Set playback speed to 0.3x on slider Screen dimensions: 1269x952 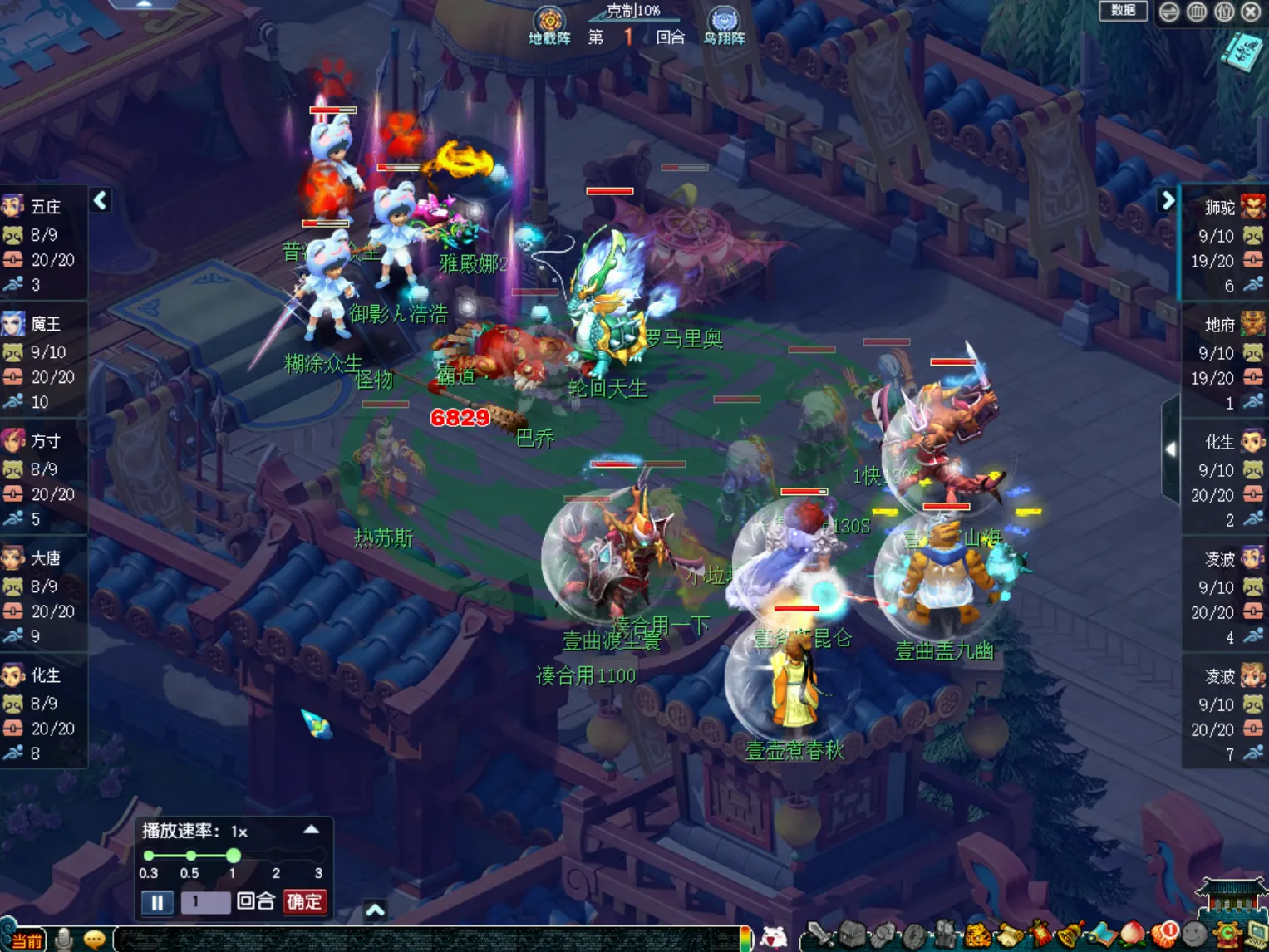click(149, 856)
